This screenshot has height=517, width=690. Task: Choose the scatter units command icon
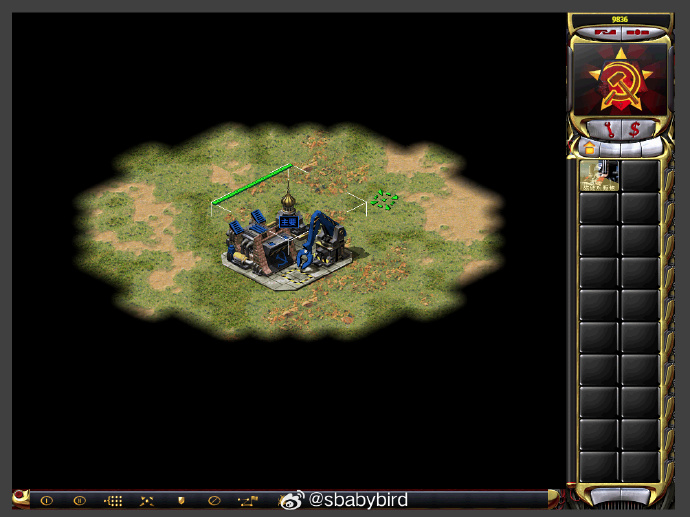(147, 500)
